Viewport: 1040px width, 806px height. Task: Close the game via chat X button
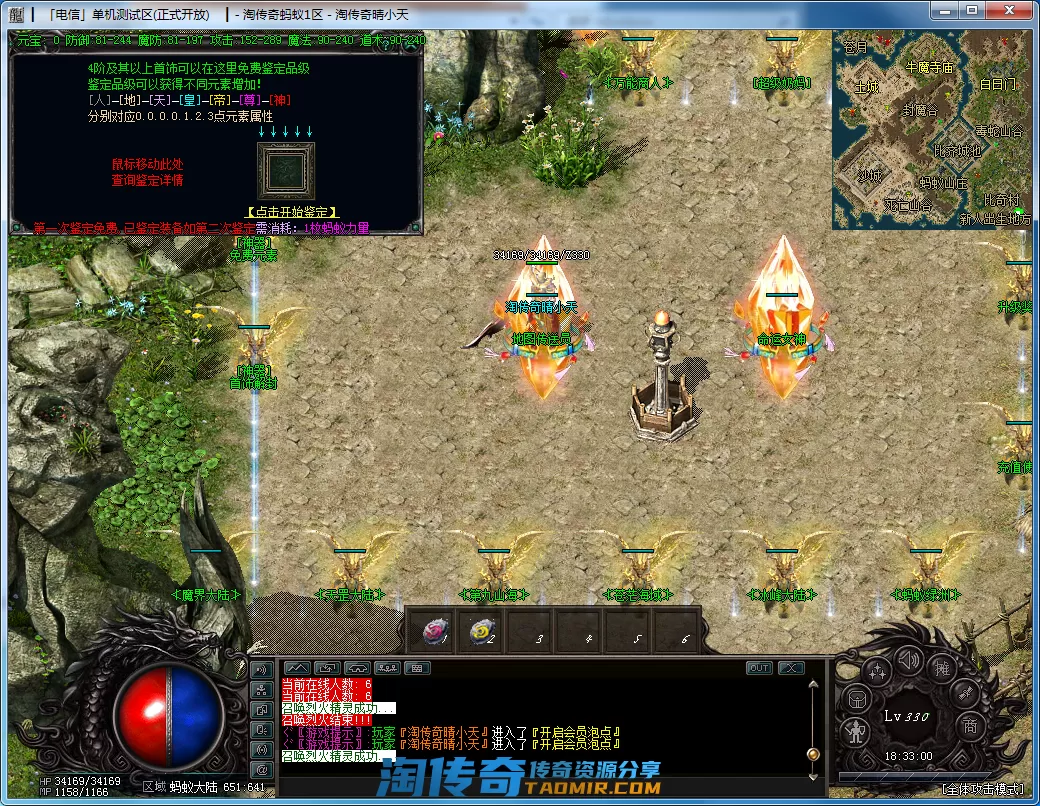point(791,668)
